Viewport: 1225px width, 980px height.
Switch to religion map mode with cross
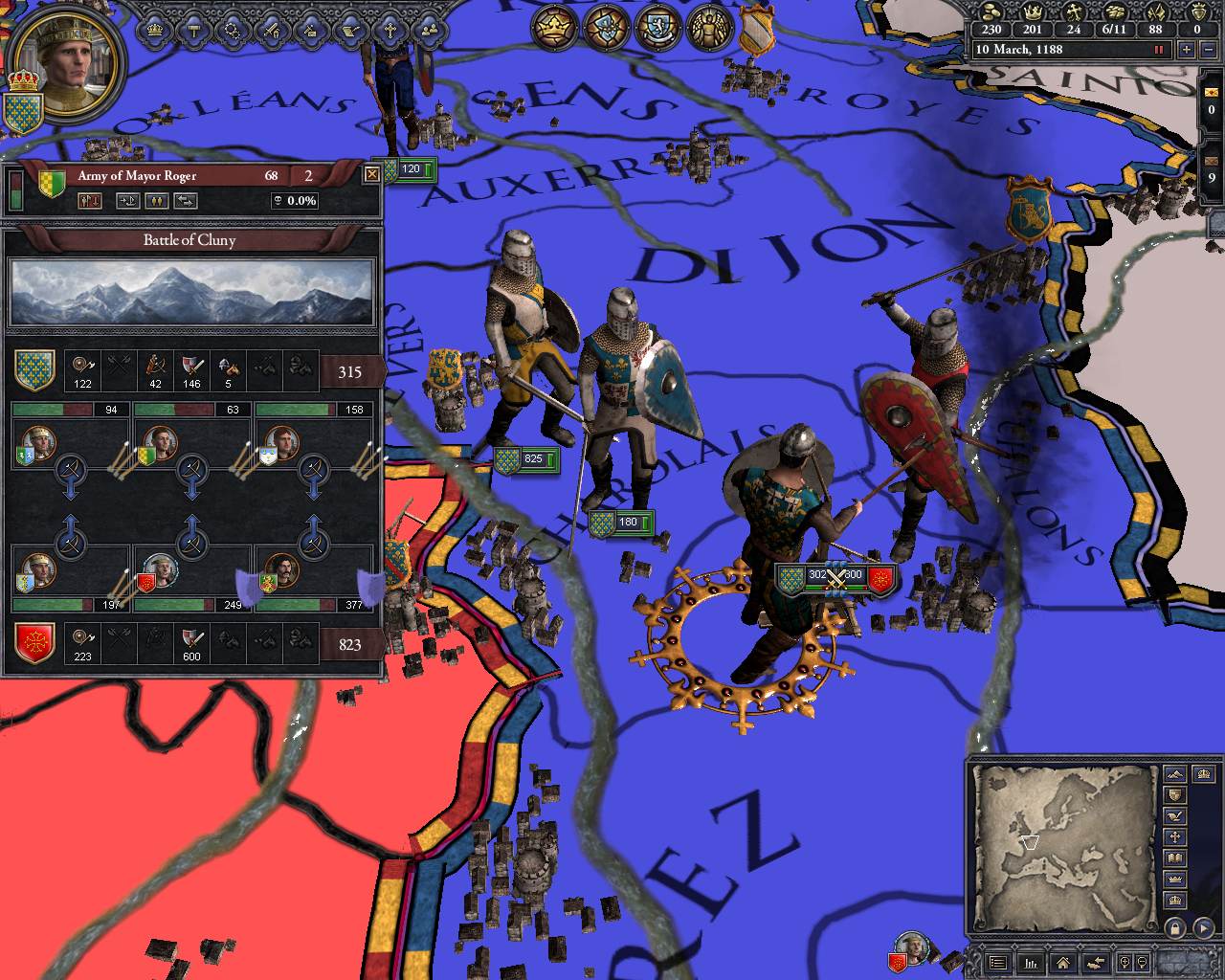[x=1175, y=837]
